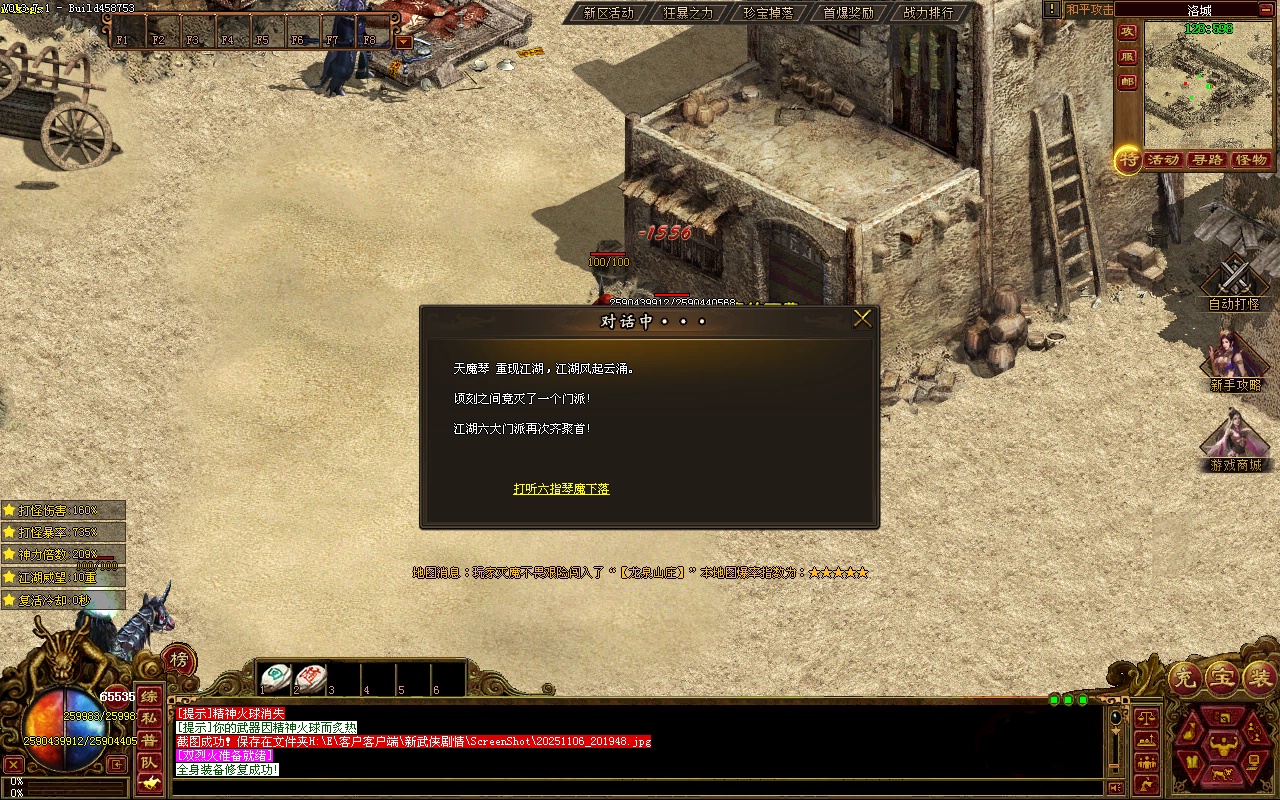Open the 狂暴之力 menu

(688, 13)
